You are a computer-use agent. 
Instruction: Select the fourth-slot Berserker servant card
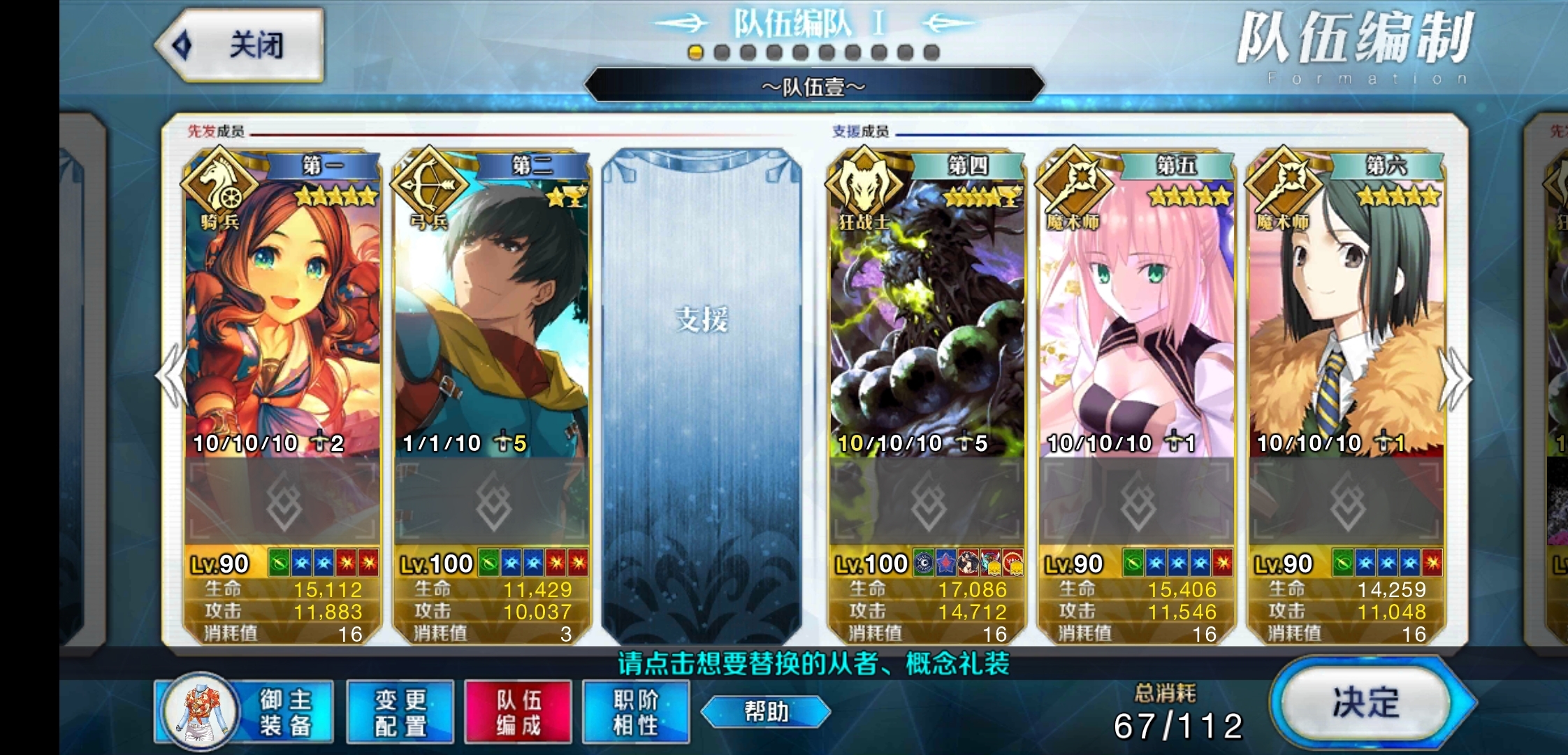[927, 315]
